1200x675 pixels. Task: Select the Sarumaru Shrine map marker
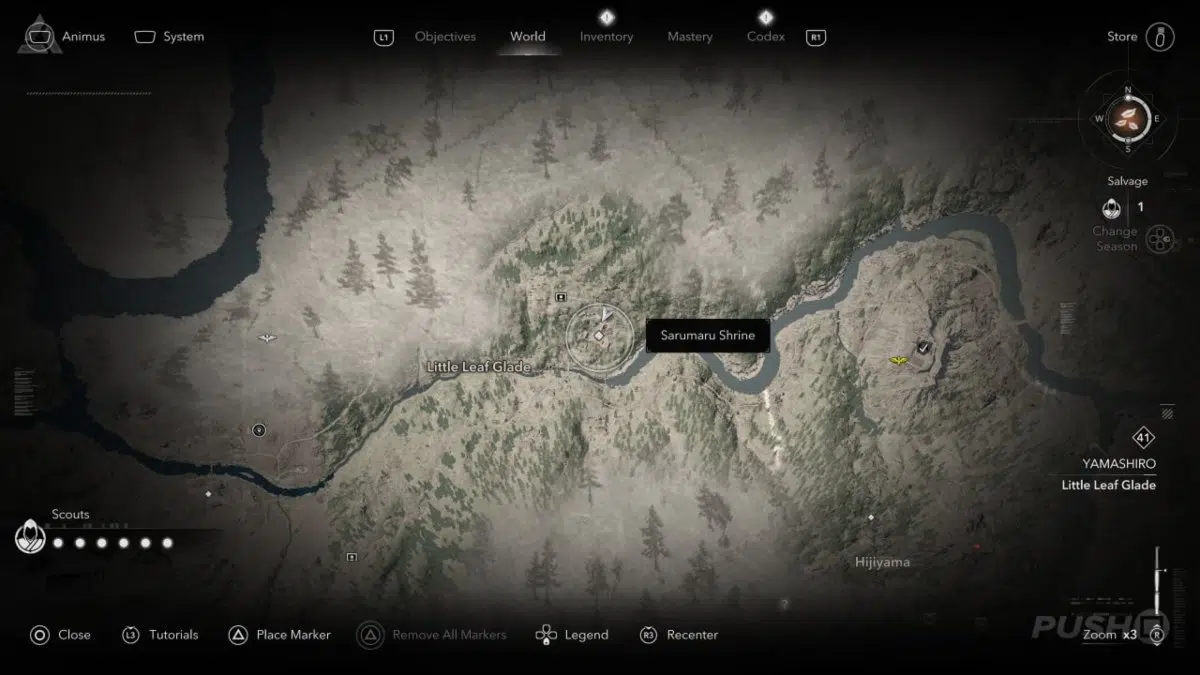point(599,336)
